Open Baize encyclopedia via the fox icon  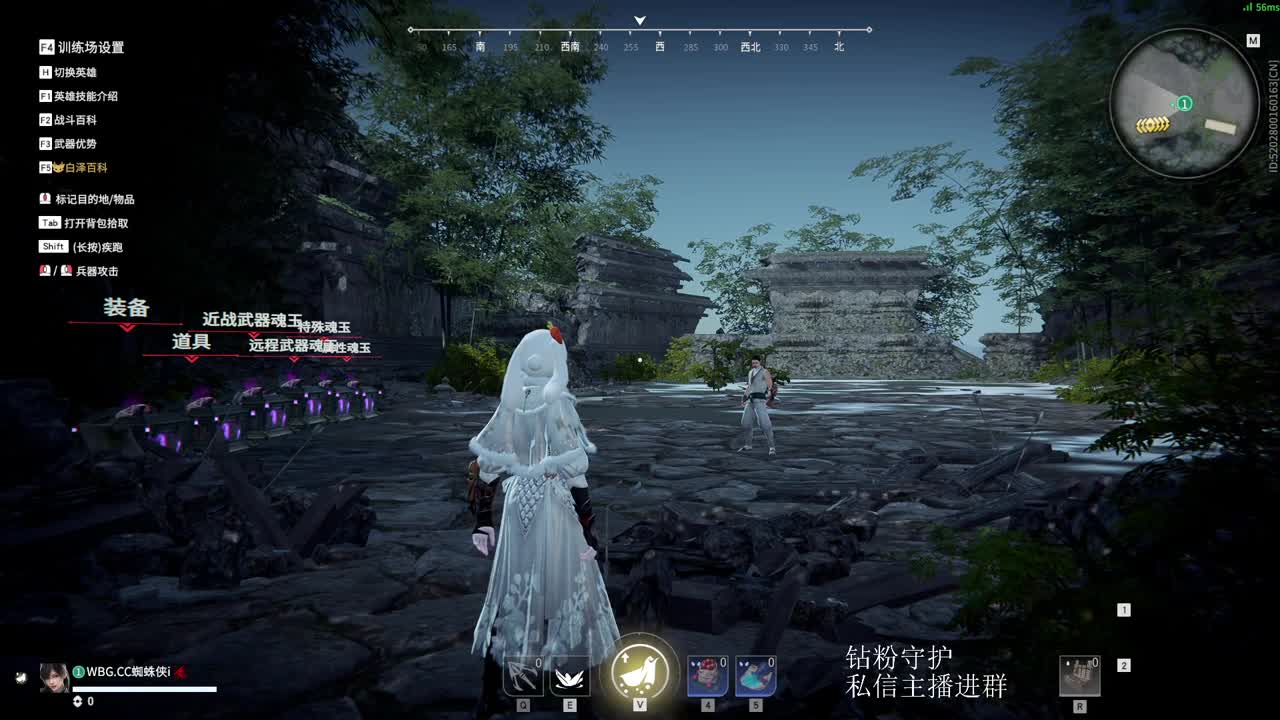pyautogui.click(x=60, y=167)
